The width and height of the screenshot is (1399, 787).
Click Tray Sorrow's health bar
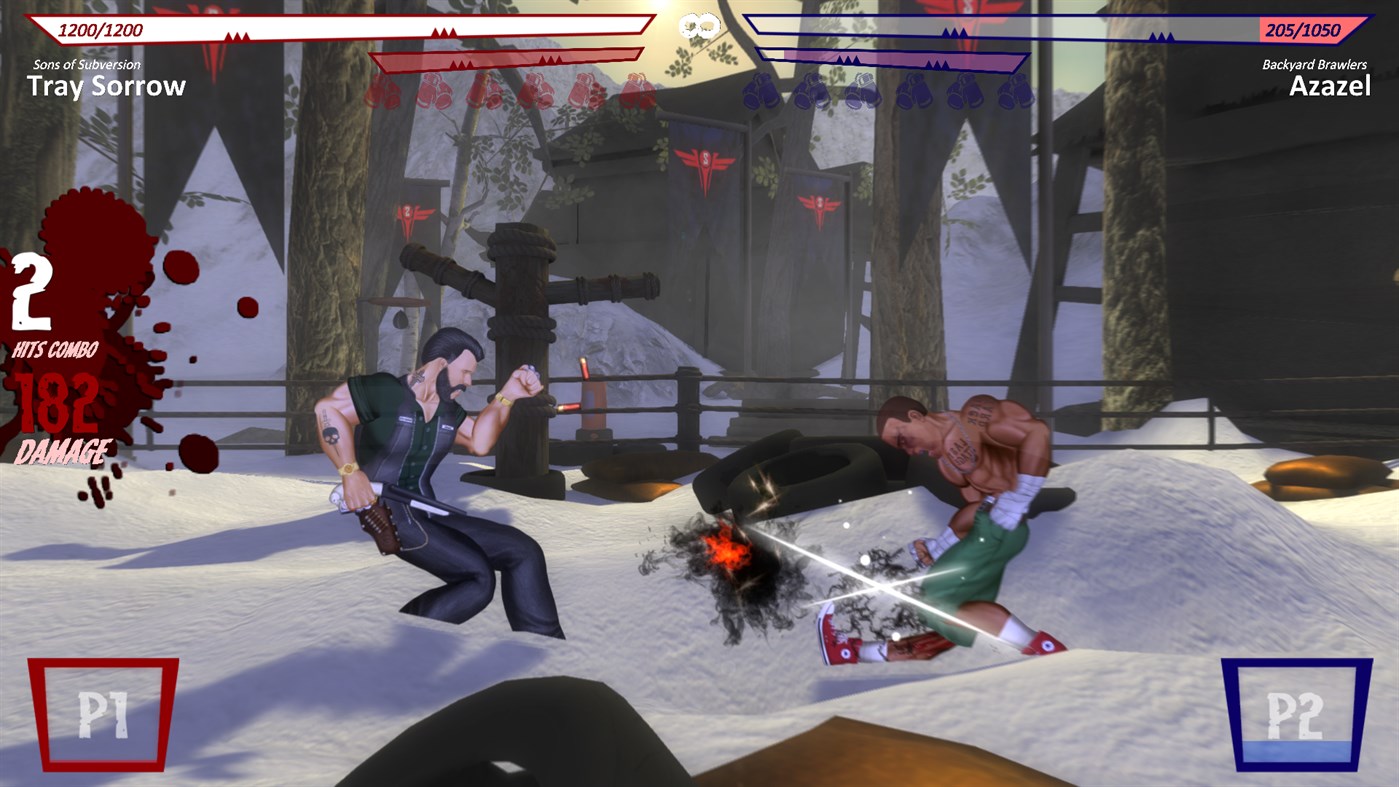click(350, 27)
